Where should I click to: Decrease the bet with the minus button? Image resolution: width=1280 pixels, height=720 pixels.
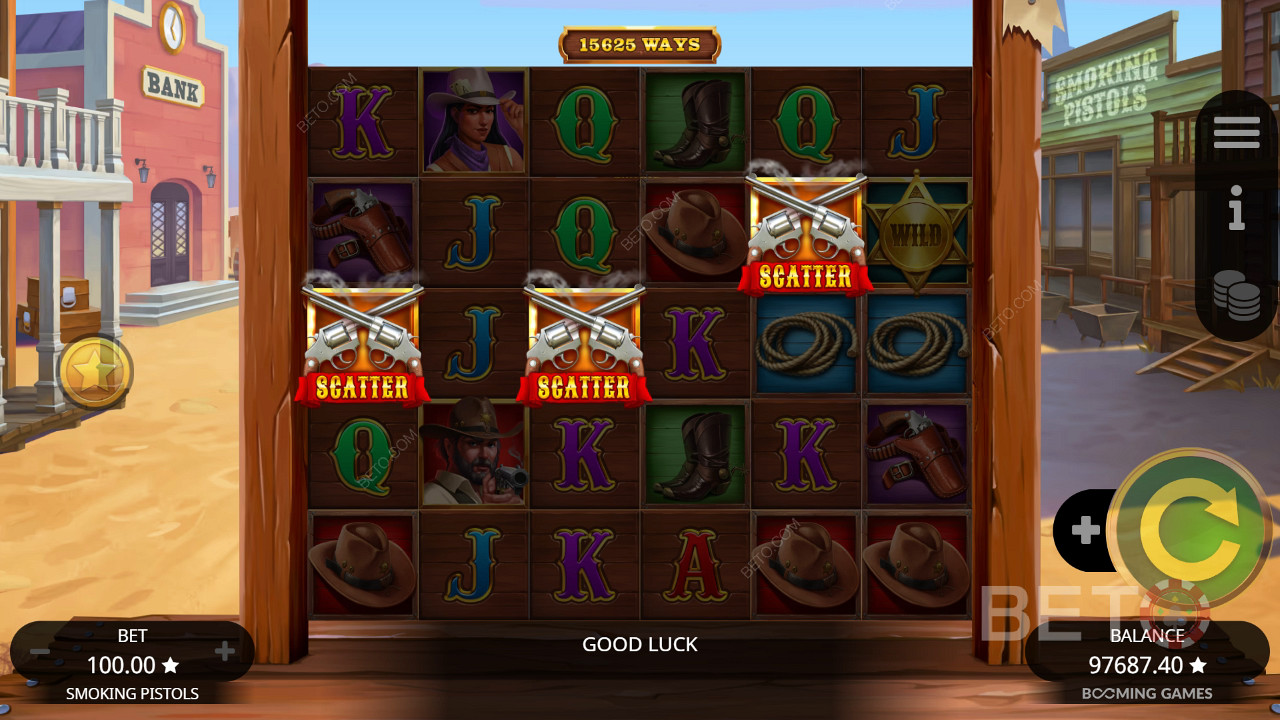pyautogui.click(x=40, y=653)
